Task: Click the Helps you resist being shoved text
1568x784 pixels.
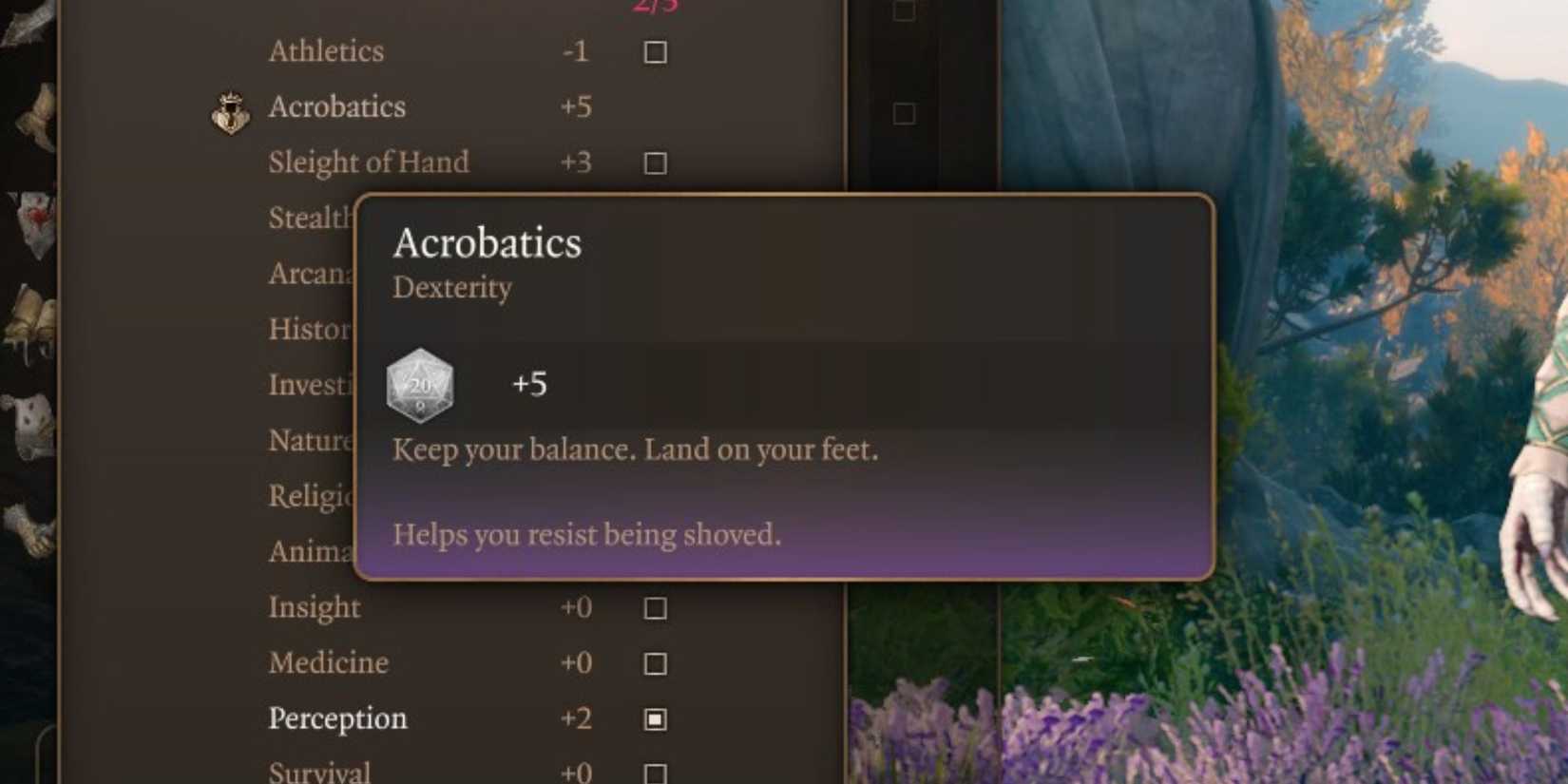Action: tap(586, 535)
